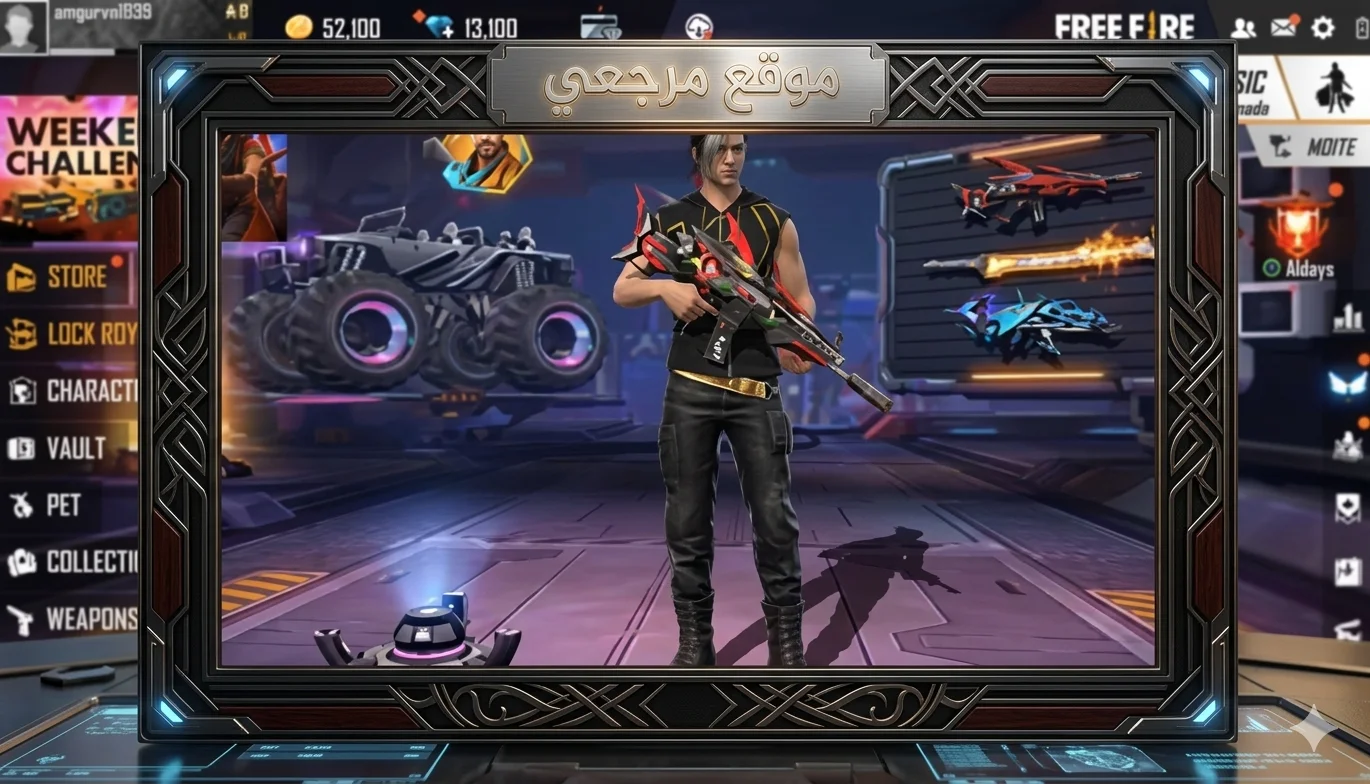Viewport: 1370px width, 784px height.
Task: Open the Character menu
Action: 70,391
